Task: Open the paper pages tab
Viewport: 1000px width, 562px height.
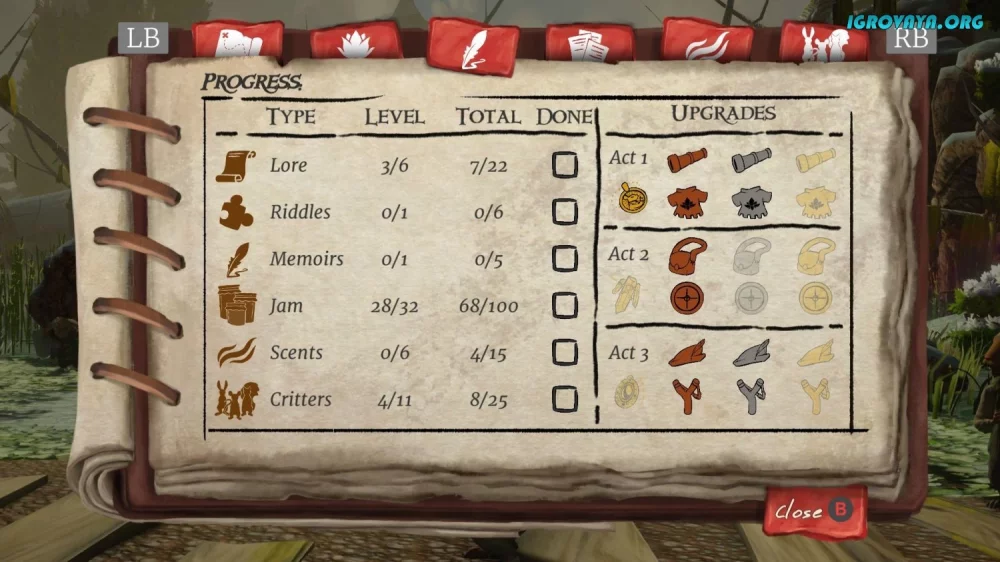Action: [x=590, y=44]
